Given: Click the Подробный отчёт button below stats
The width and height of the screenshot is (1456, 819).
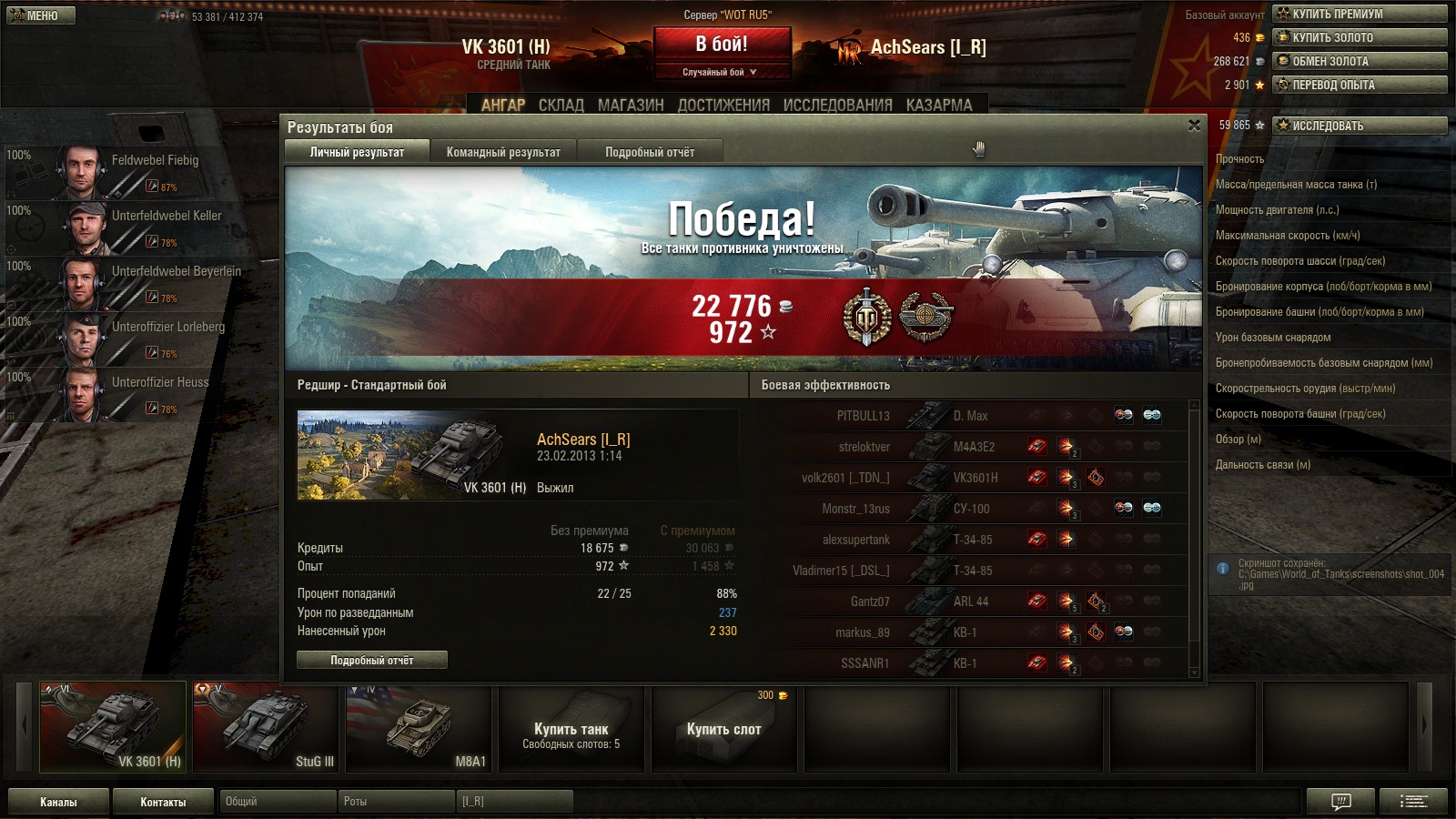Looking at the screenshot, I should tap(371, 660).
